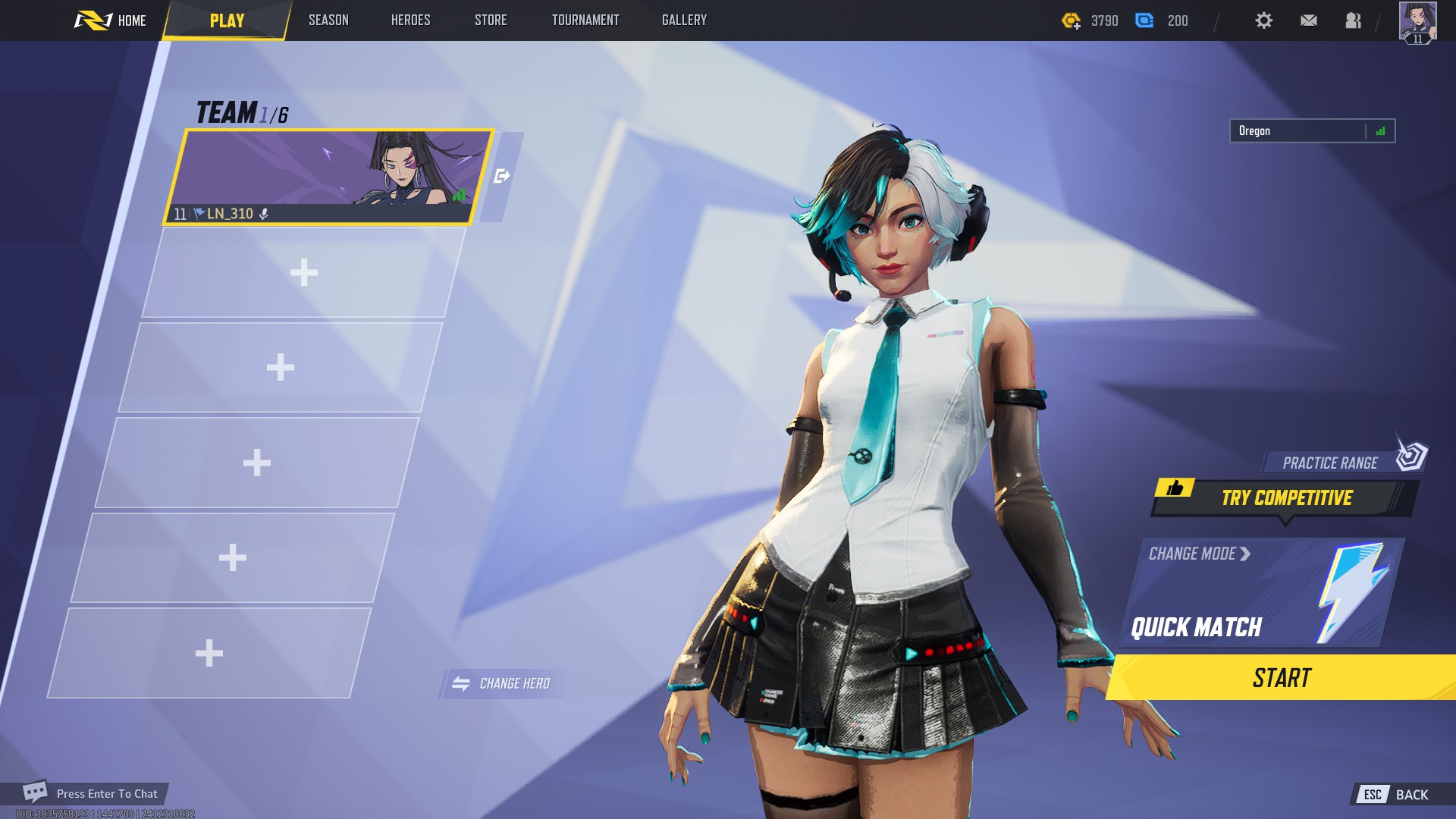The height and width of the screenshot is (819, 1456).
Task: Switch to the HEROES tab
Action: [x=409, y=20]
